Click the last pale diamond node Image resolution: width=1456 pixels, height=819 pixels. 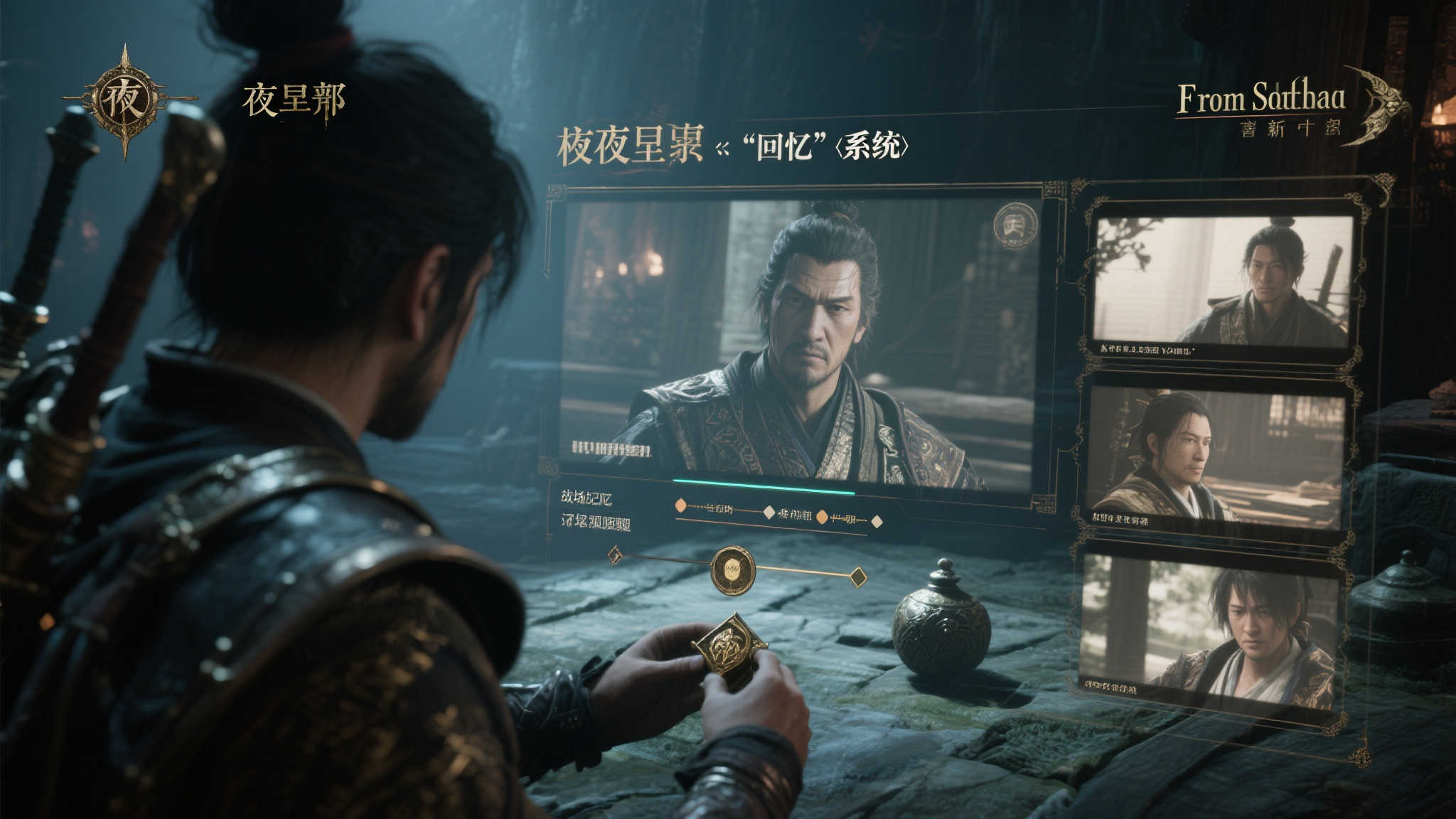877,521
